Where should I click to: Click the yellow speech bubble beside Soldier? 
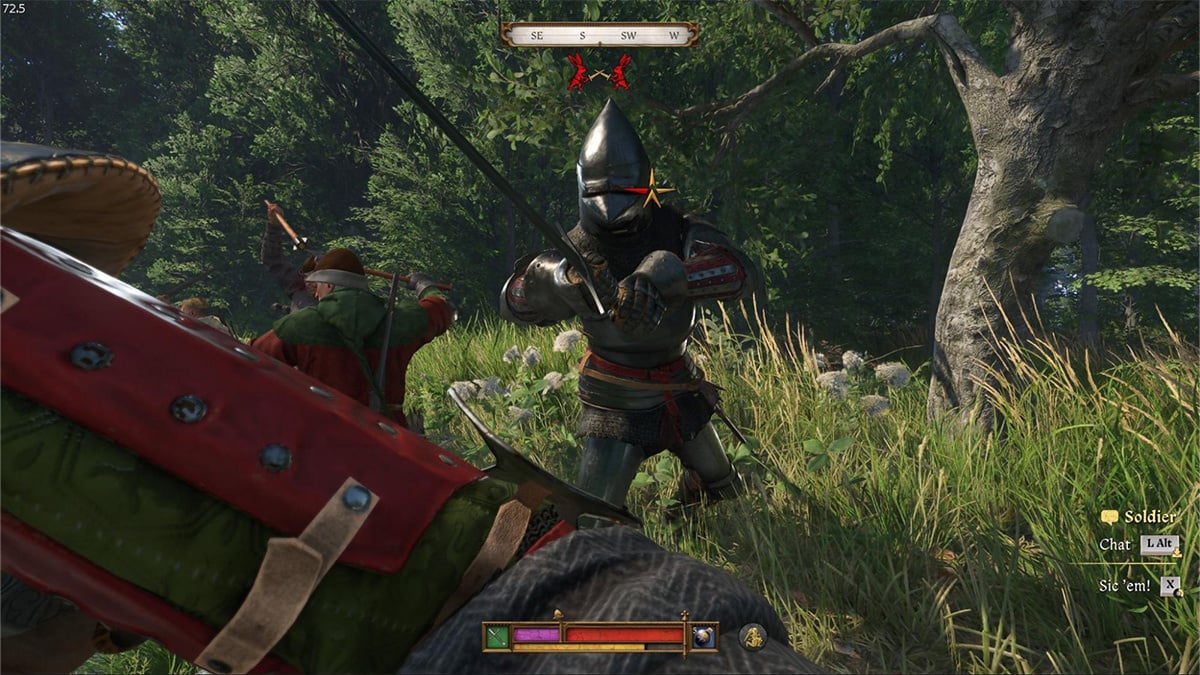pyautogui.click(x=1108, y=517)
